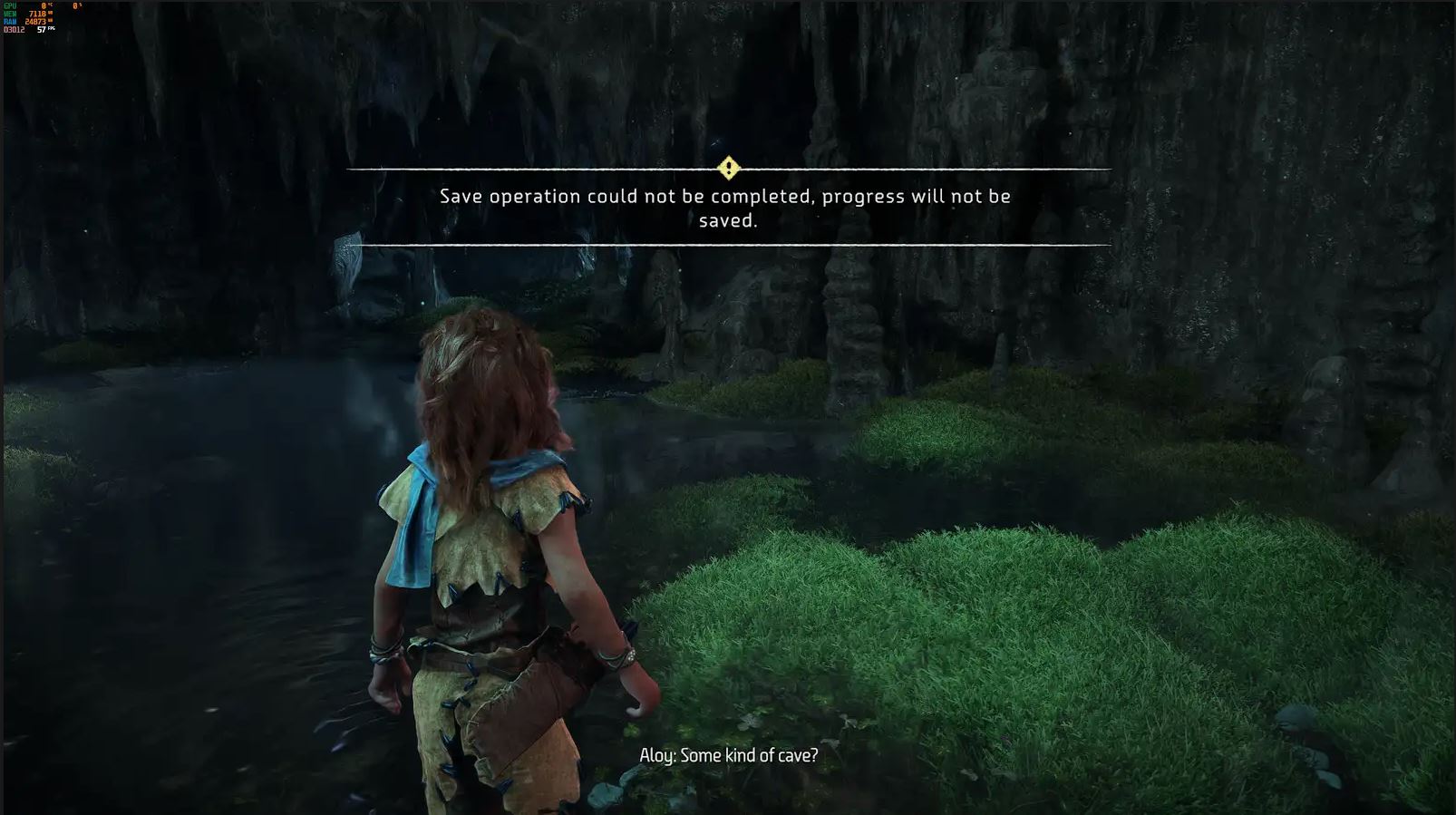Click the GPU usage percentage readout
The image size is (1456, 815).
tap(76, 5)
